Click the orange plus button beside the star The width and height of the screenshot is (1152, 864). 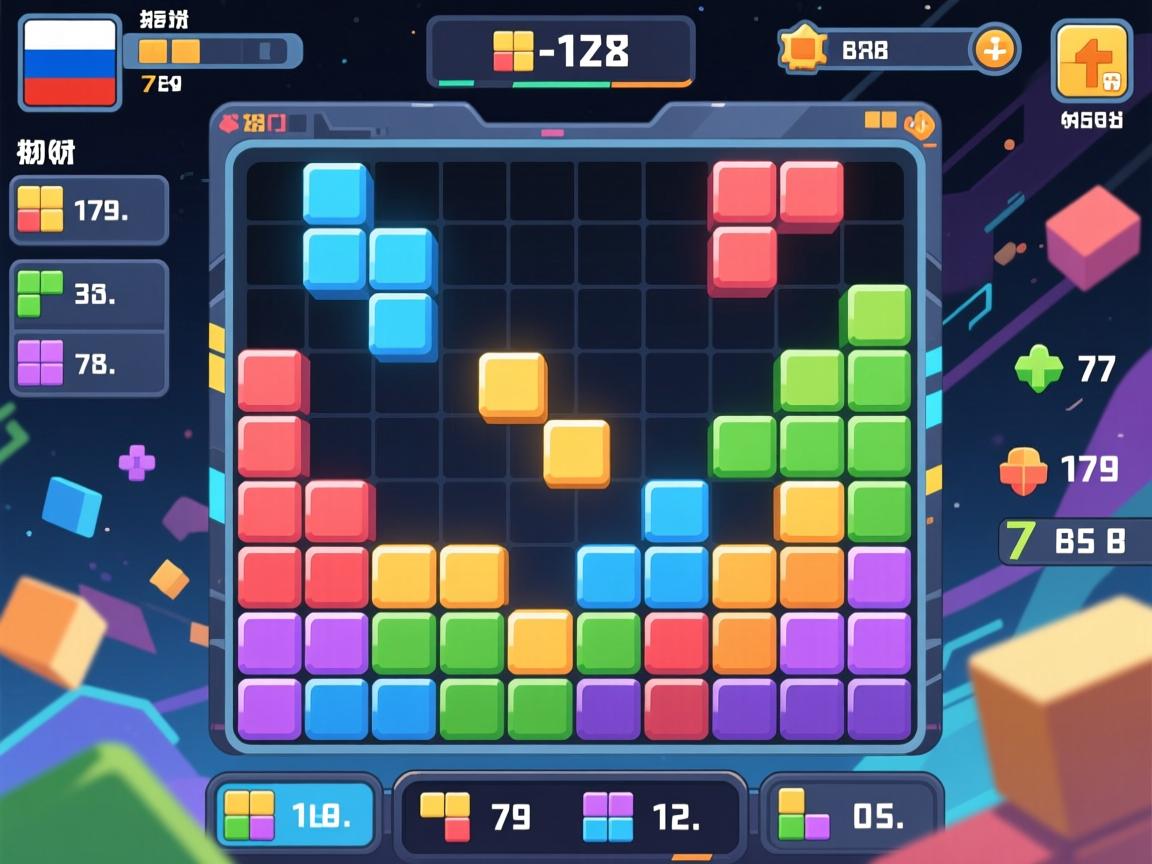click(994, 49)
